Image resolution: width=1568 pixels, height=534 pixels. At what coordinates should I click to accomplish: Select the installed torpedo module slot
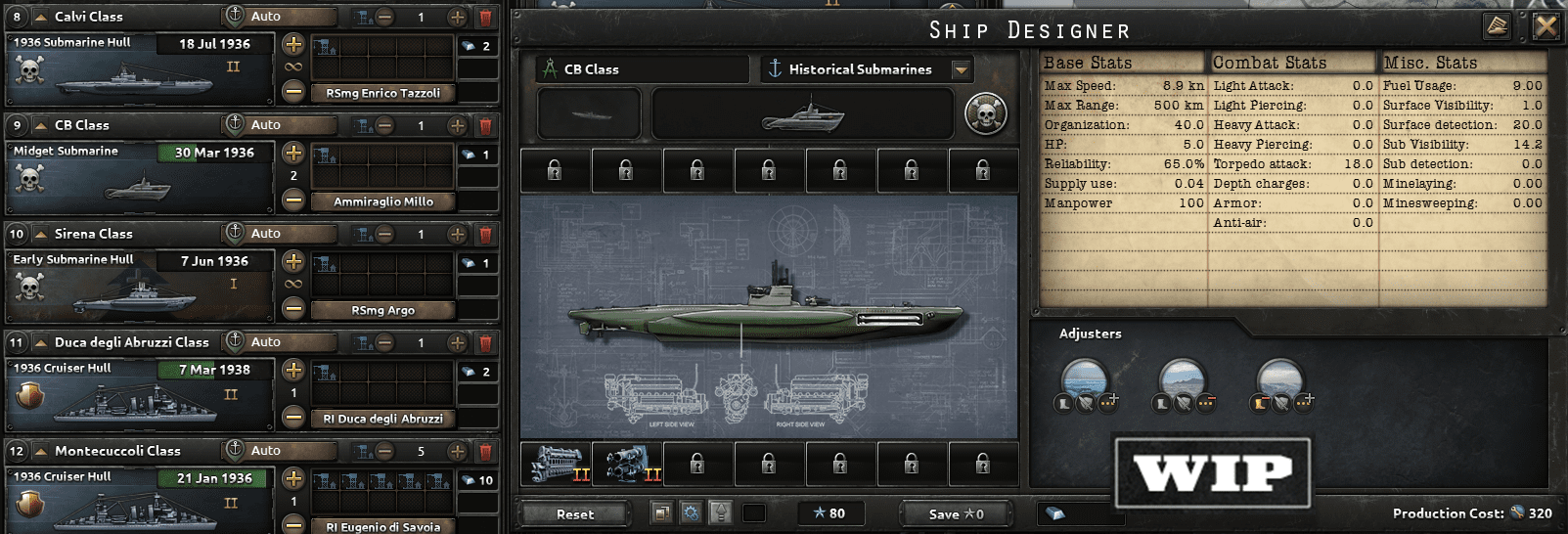[x=627, y=463]
